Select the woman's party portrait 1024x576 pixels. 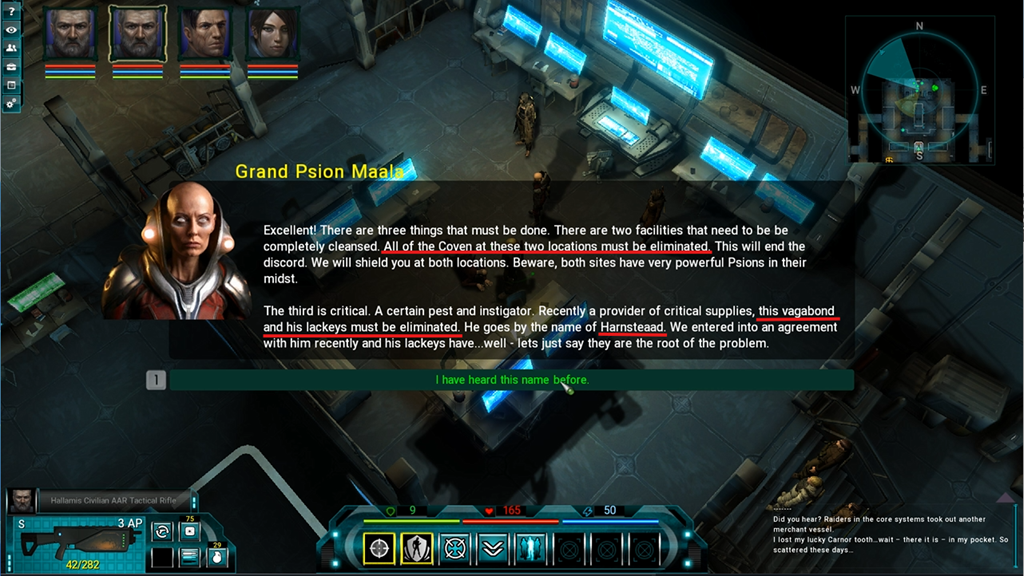(x=273, y=34)
